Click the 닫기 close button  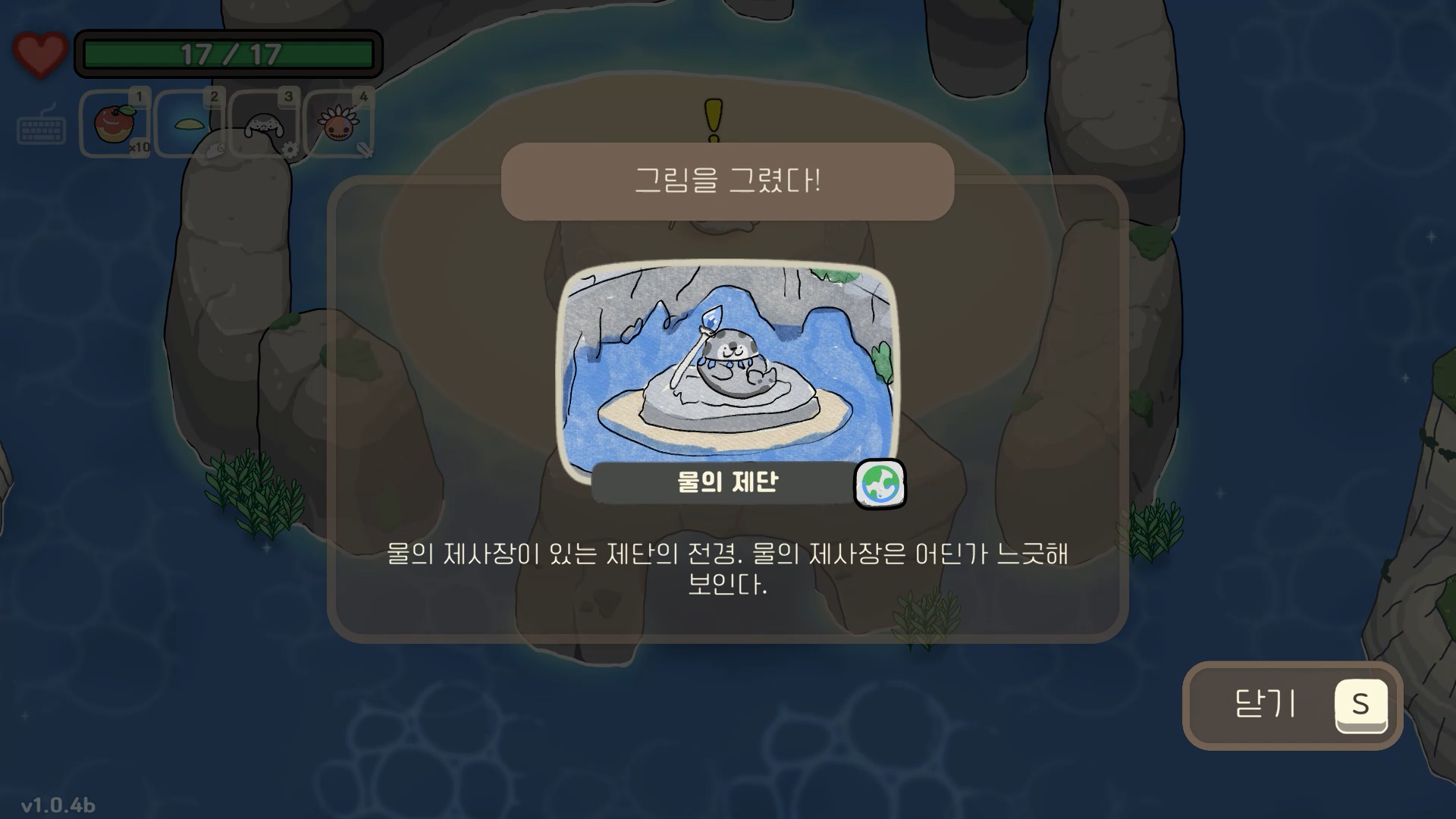pyautogui.click(x=1291, y=705)
